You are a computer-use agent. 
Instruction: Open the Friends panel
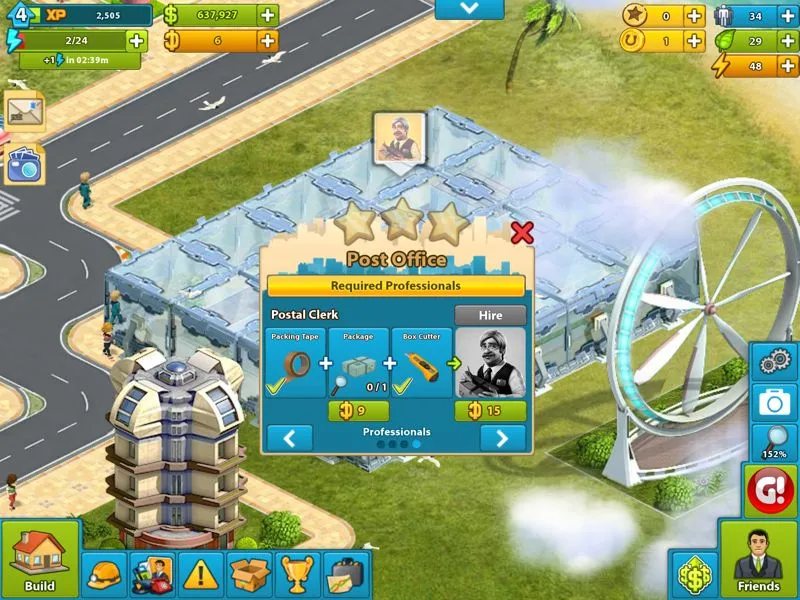click(758, 560)
